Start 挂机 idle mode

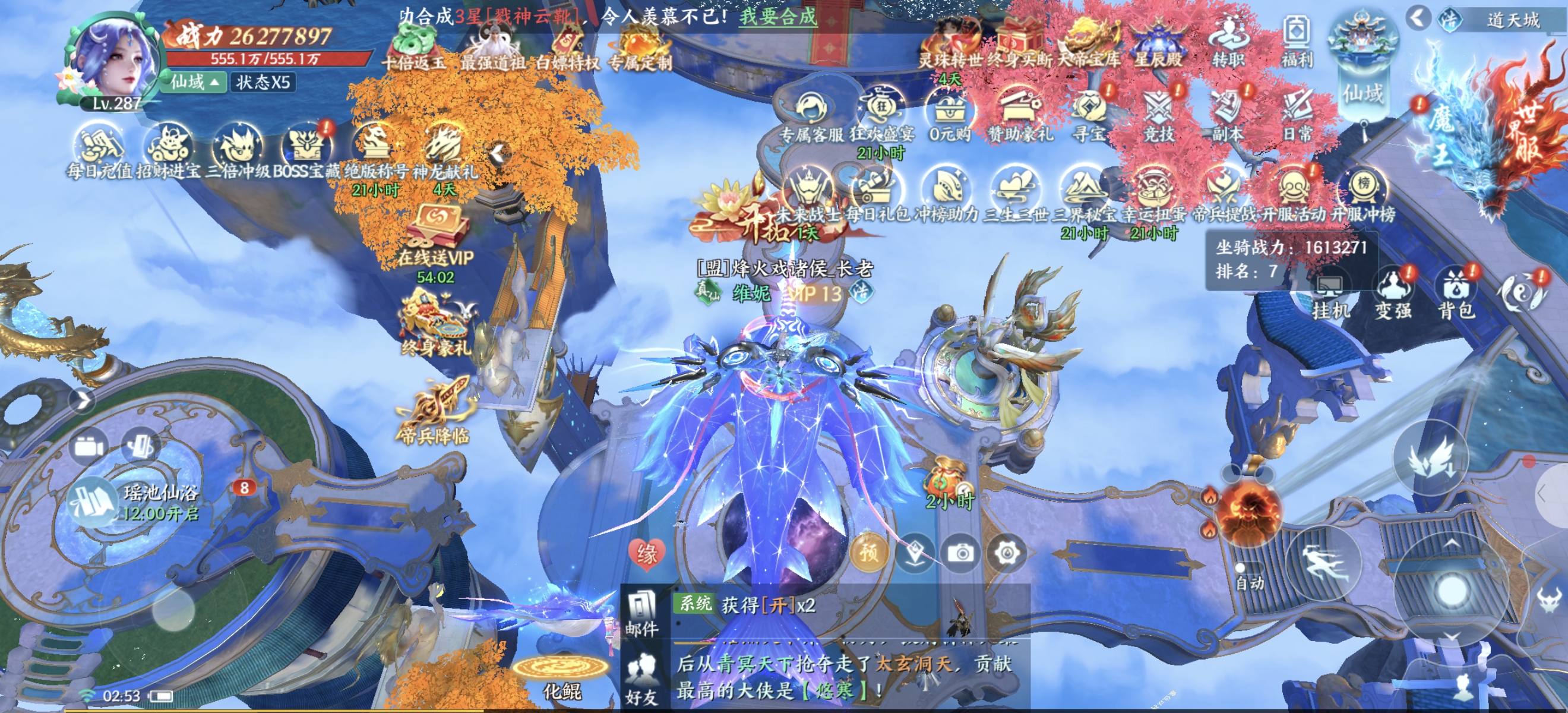pyautogui.click(x=1330, y=294)
